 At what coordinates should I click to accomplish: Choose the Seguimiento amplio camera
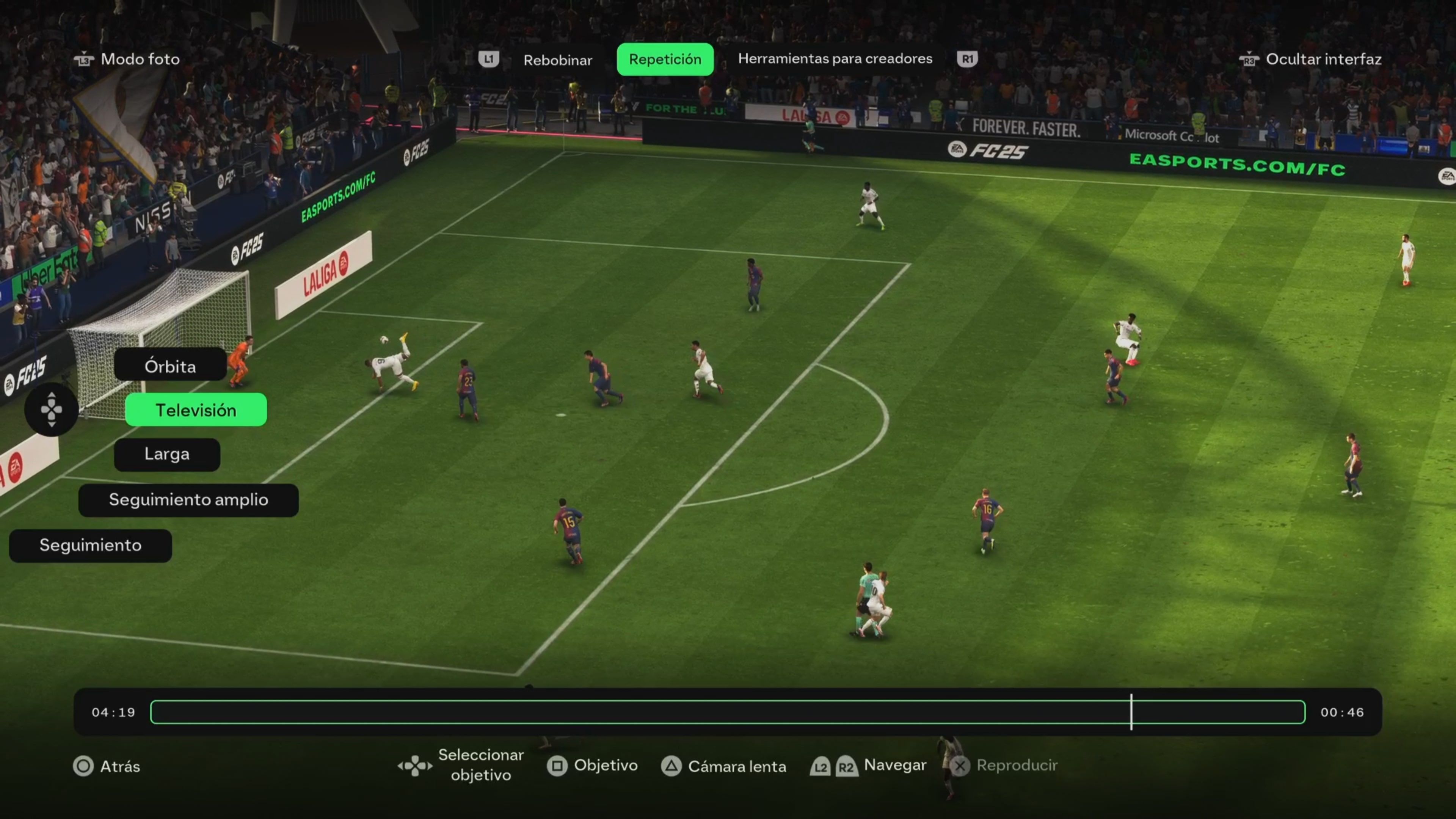(x=188, y=500)
